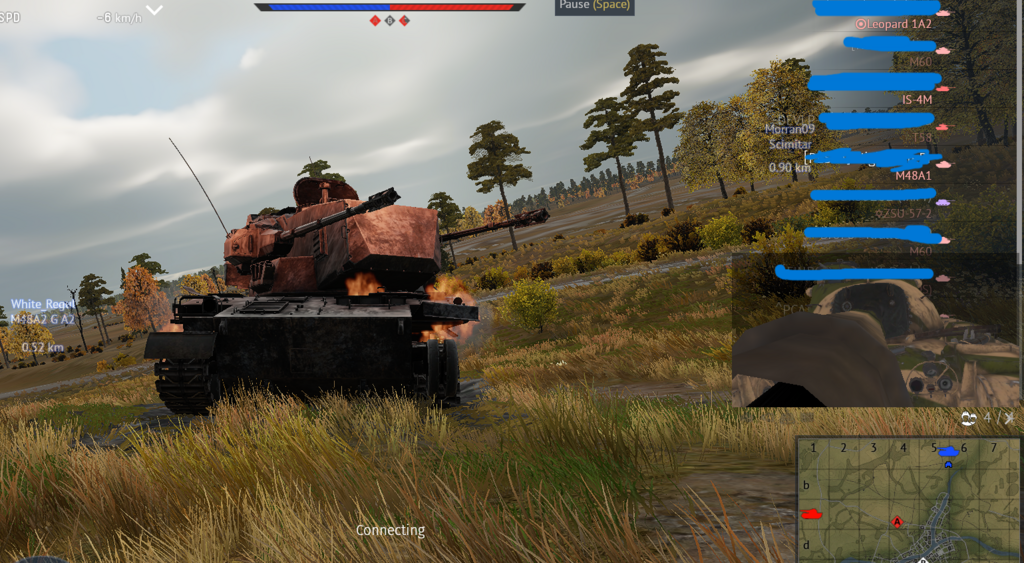Select the T58 player row

(x=921, y=137)
